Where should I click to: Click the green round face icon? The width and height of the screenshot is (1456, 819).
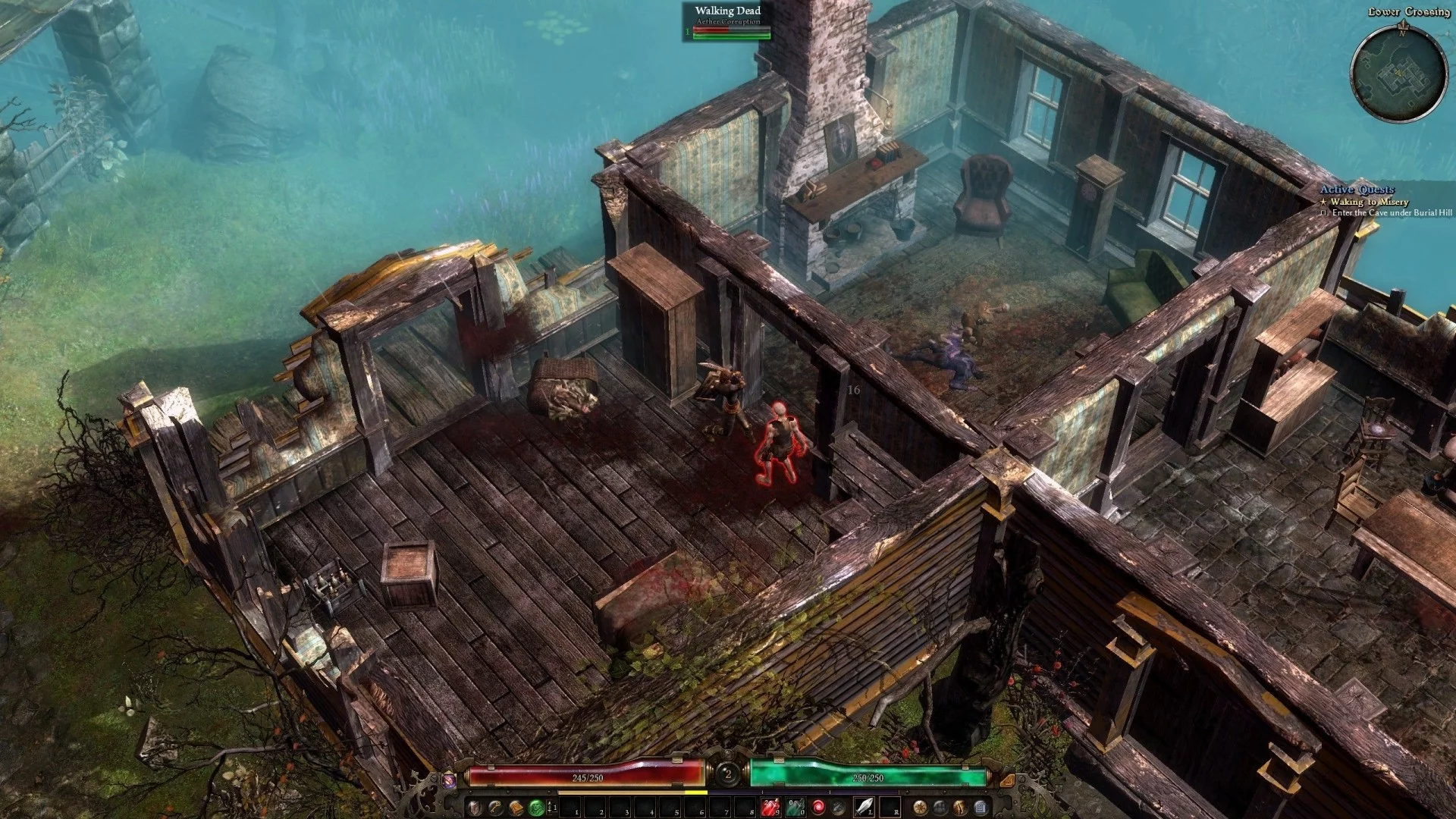[536, 808]
